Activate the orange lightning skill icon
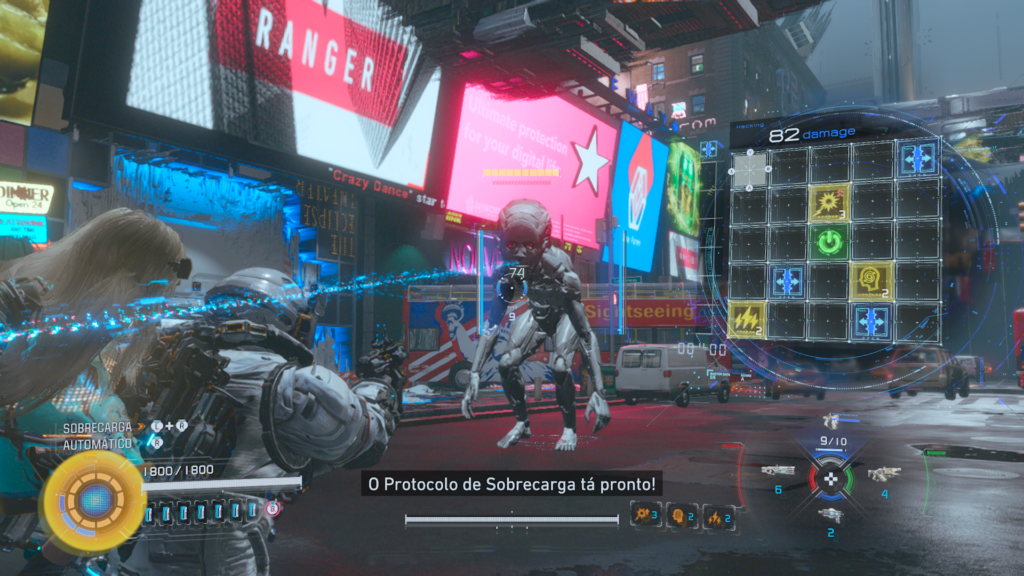The image size is (1024, 576). (x=717, y=516)
